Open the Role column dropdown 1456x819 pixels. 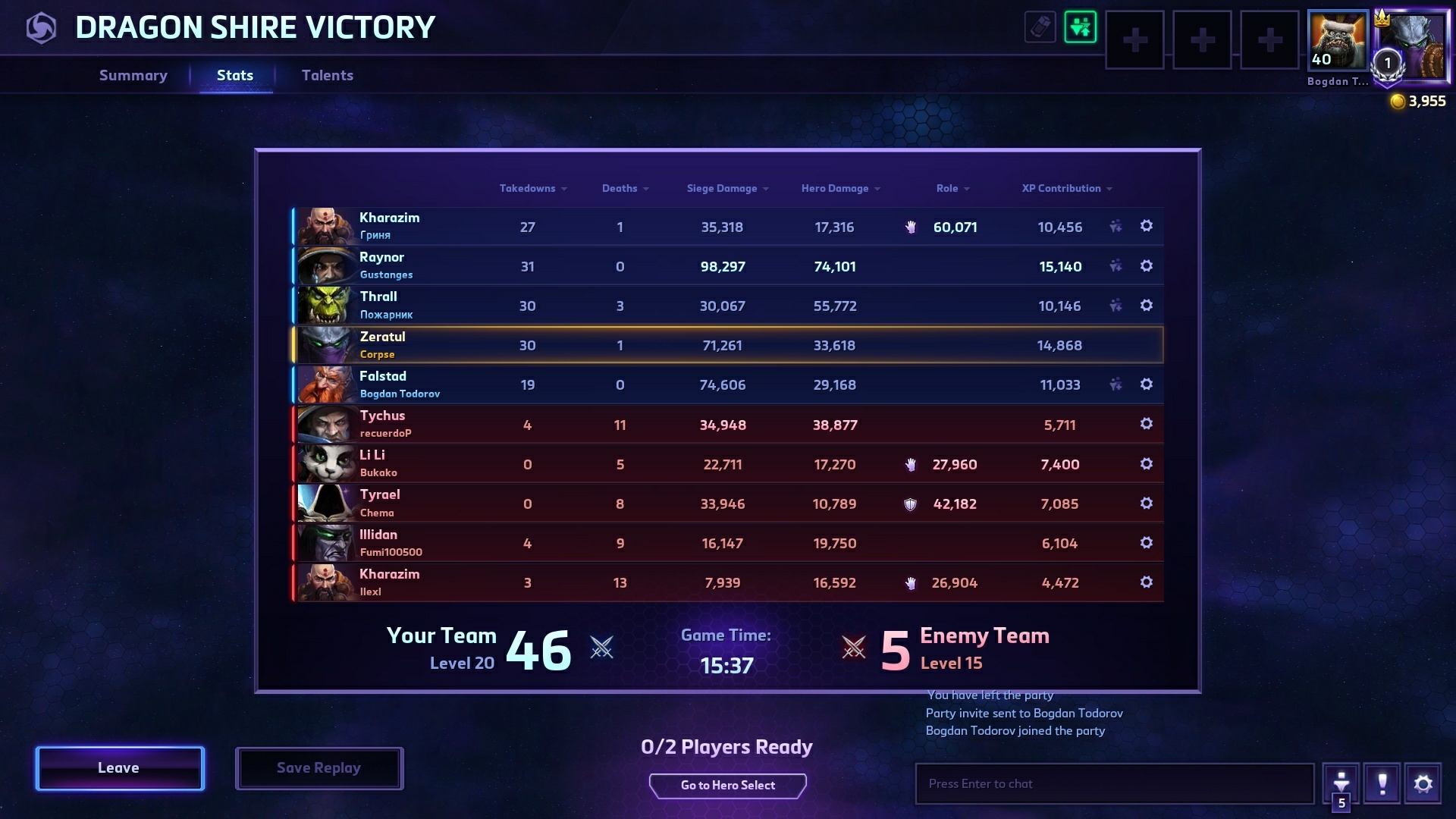(x=952, y=188)
